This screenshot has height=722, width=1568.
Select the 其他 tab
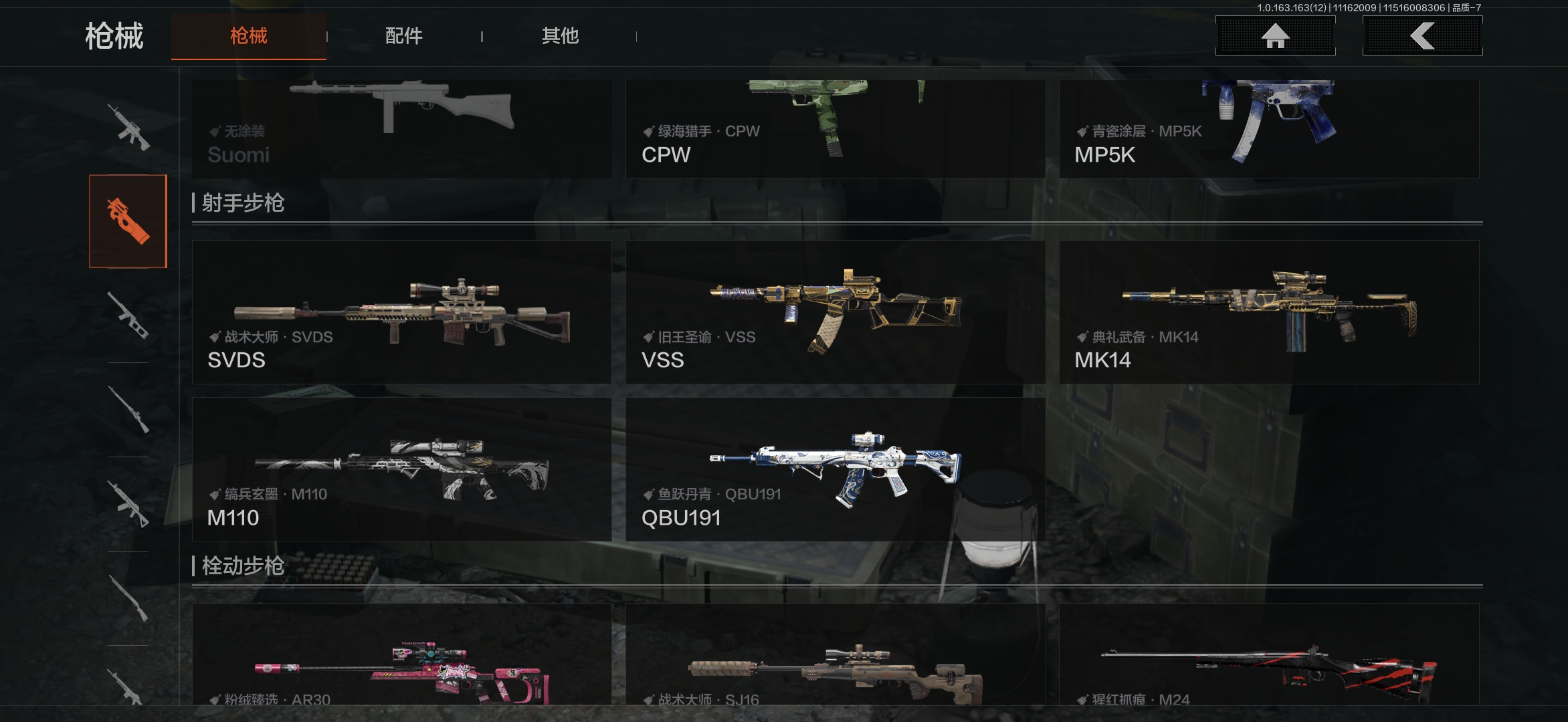coord(560,36)
